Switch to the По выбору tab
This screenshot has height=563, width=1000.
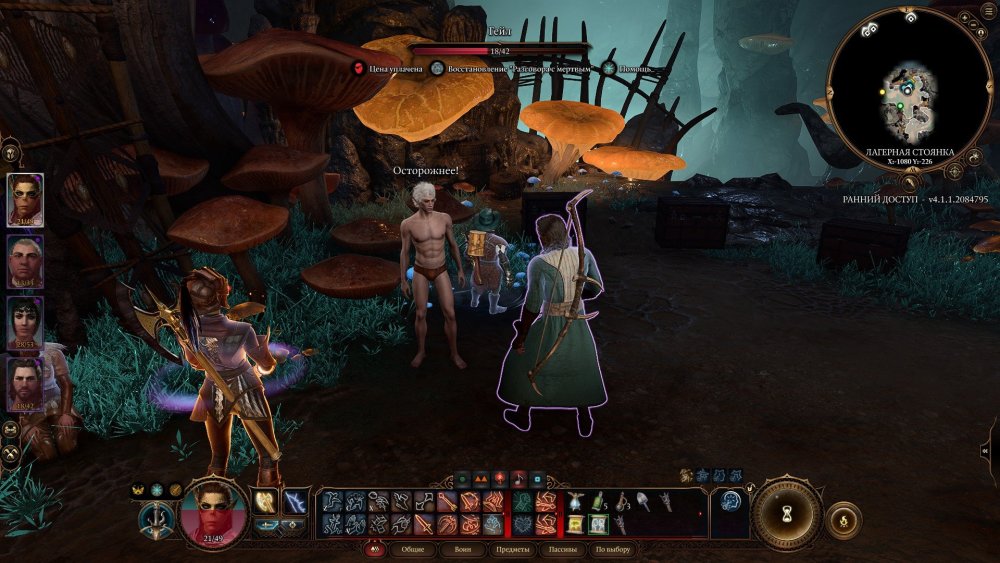613,550
